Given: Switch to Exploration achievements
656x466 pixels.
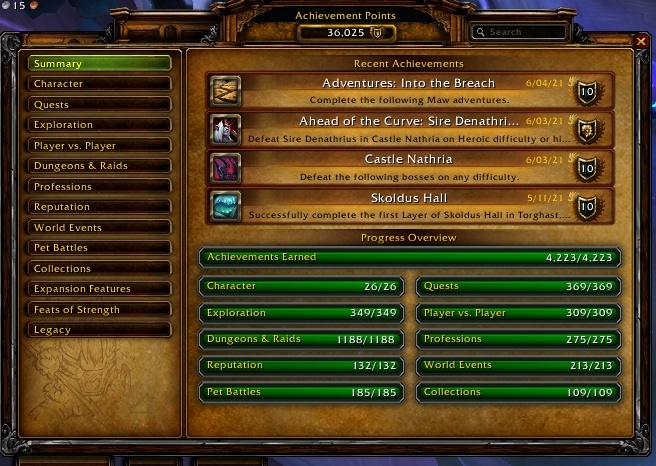Looking at the screenshot, I should coord(99,125).
